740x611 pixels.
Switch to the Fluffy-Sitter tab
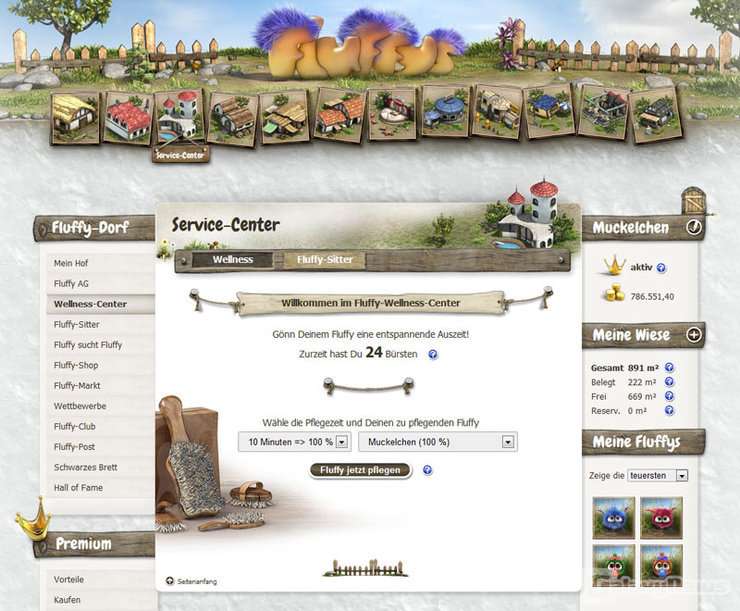pos(325,260)
